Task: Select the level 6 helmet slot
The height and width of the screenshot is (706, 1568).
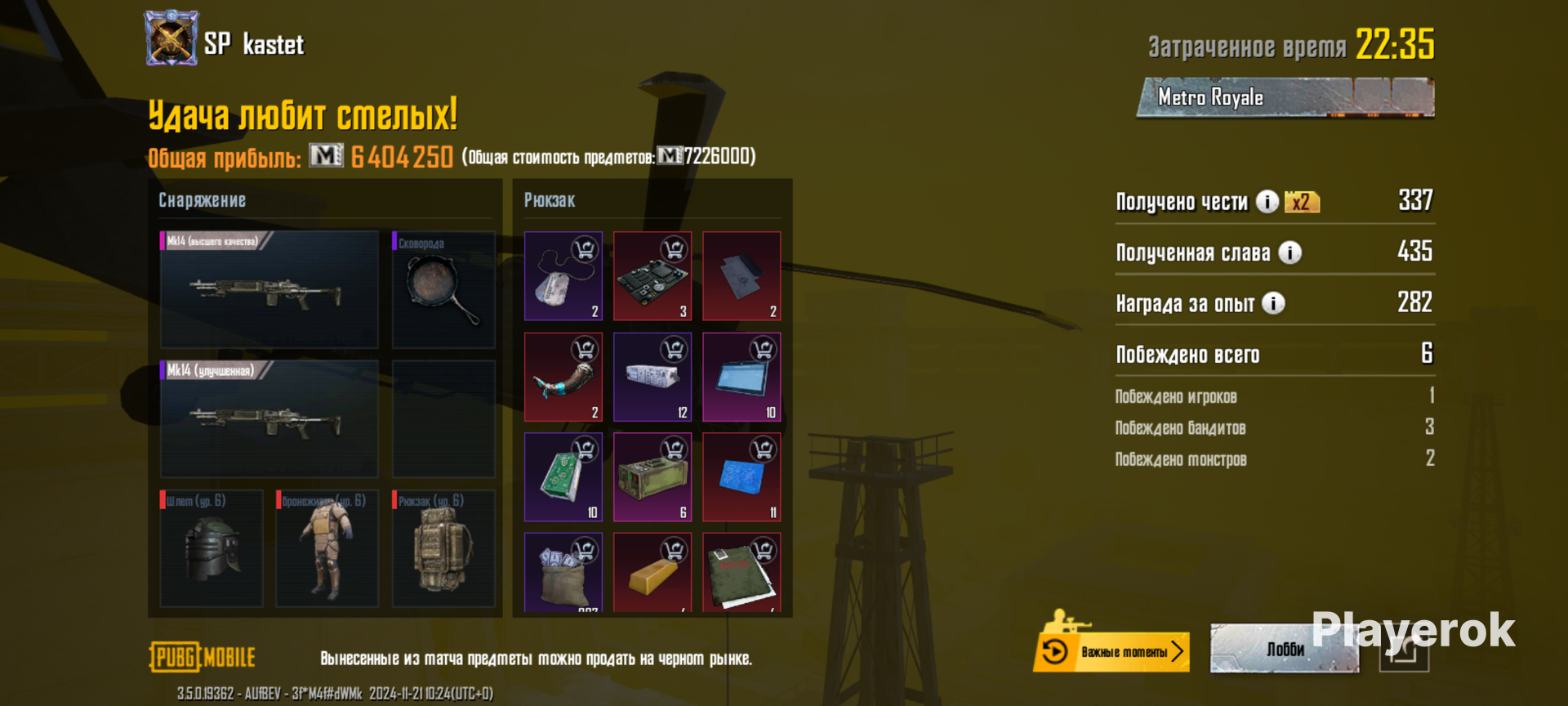Action: (212, 547)
